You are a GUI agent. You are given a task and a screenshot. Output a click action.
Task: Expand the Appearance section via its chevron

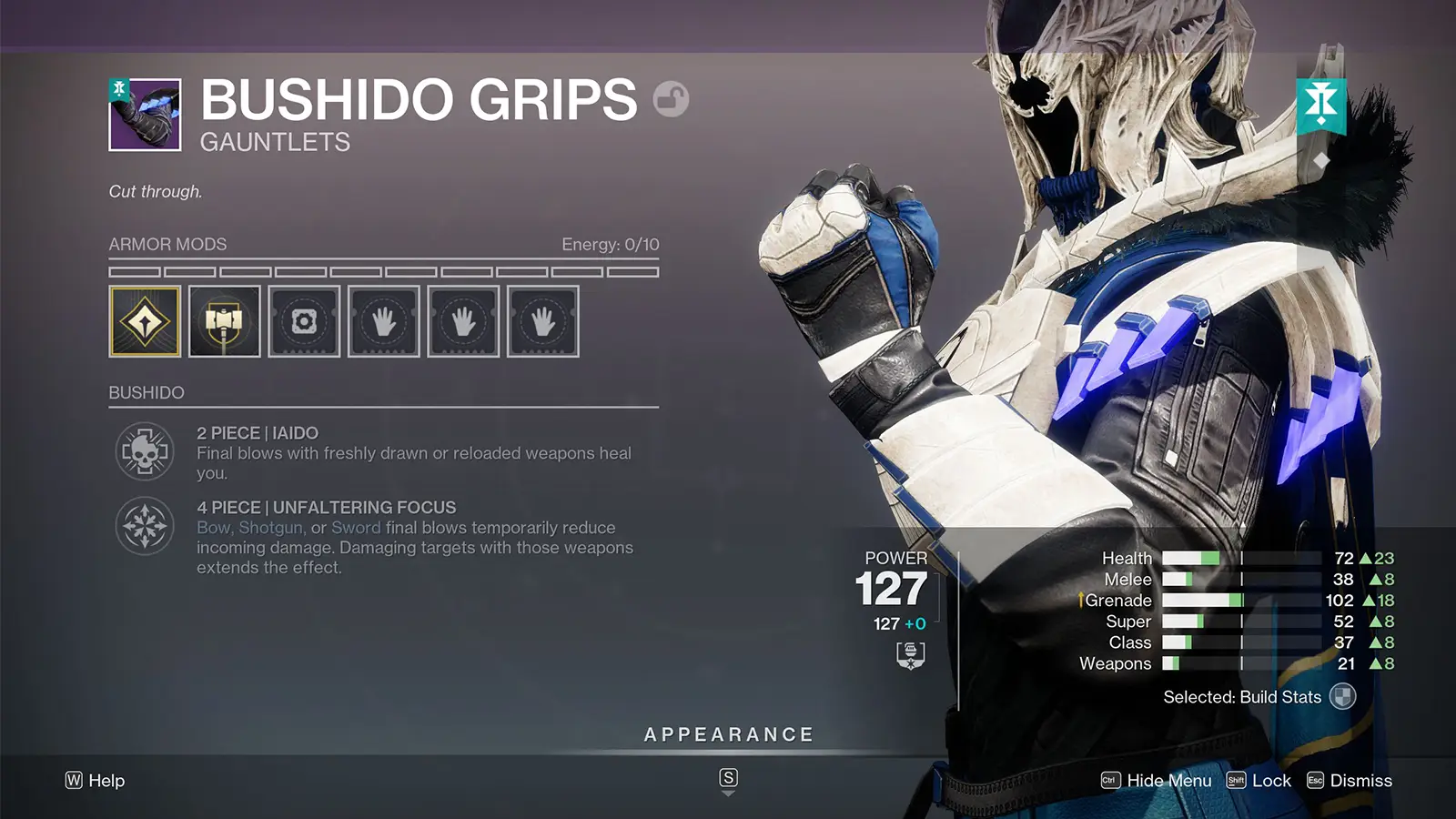tap(728, 791)
